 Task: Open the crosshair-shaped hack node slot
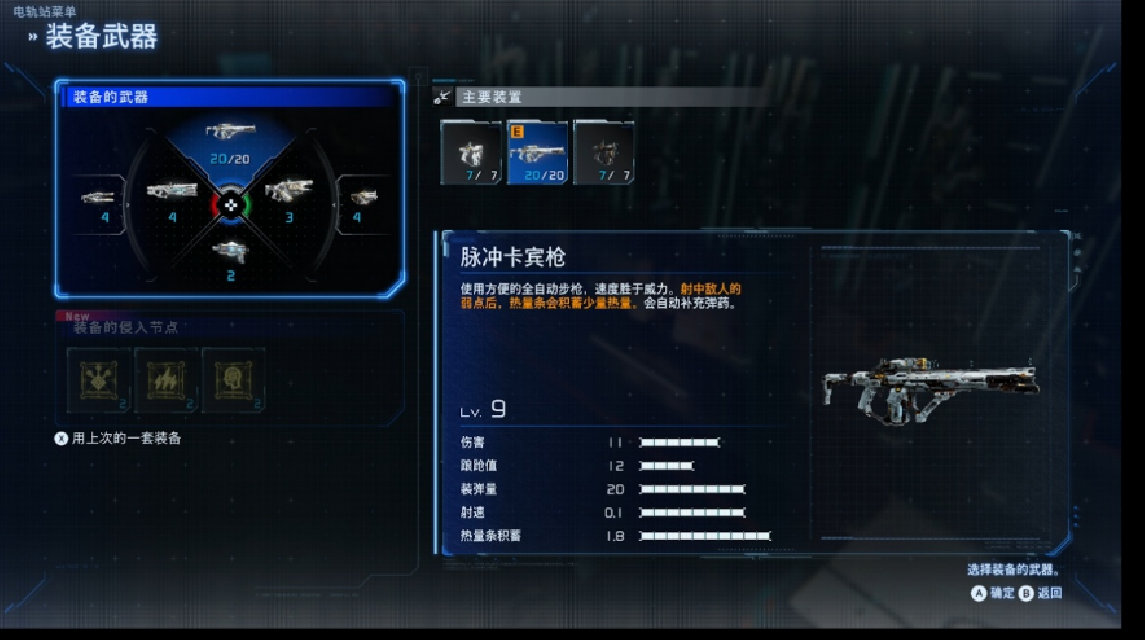pos(98,379)
